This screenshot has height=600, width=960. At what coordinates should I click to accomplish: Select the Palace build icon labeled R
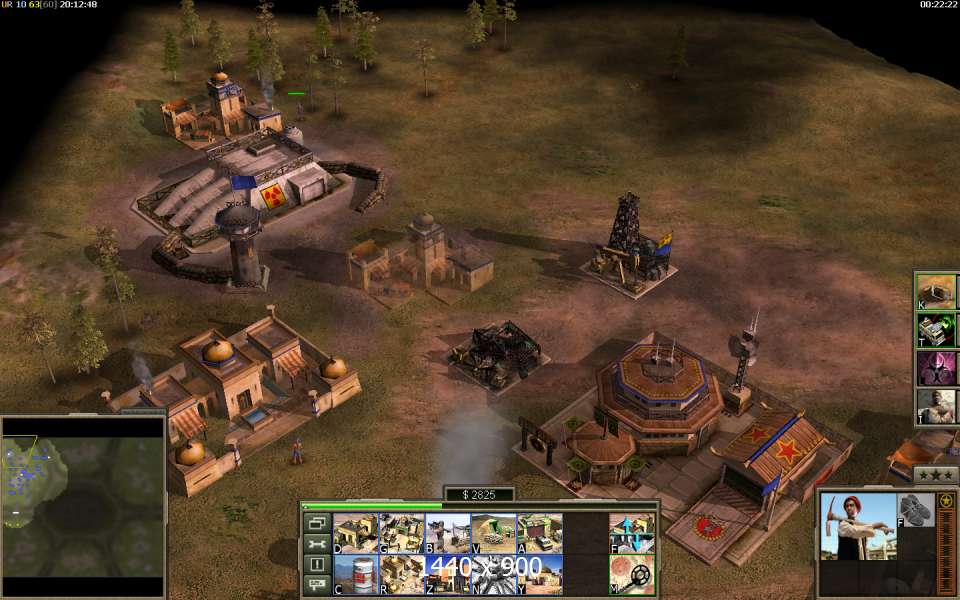tap(402, 575)
